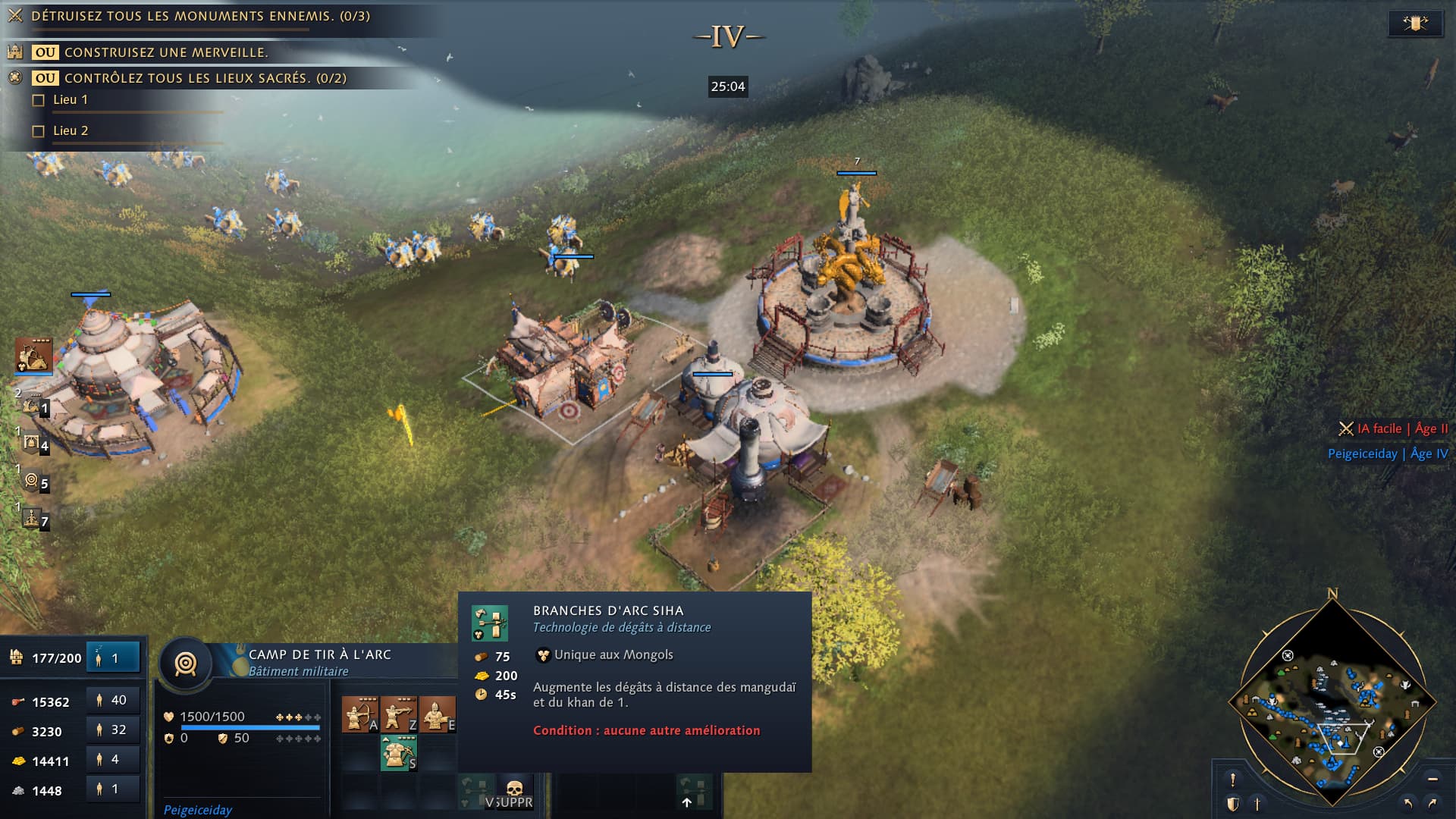This screenshot has width=1456, height=819.
Task: Train a crossbowman unit
Action: point(398,715)
